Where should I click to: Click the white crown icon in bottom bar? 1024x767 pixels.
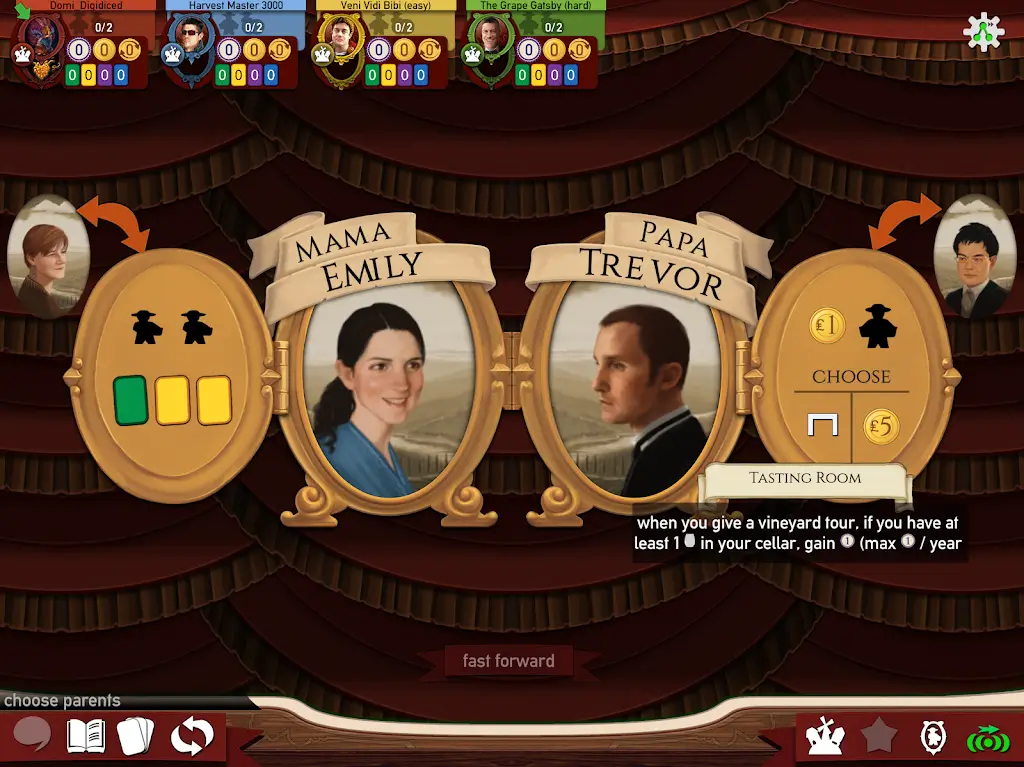[826, 737]
